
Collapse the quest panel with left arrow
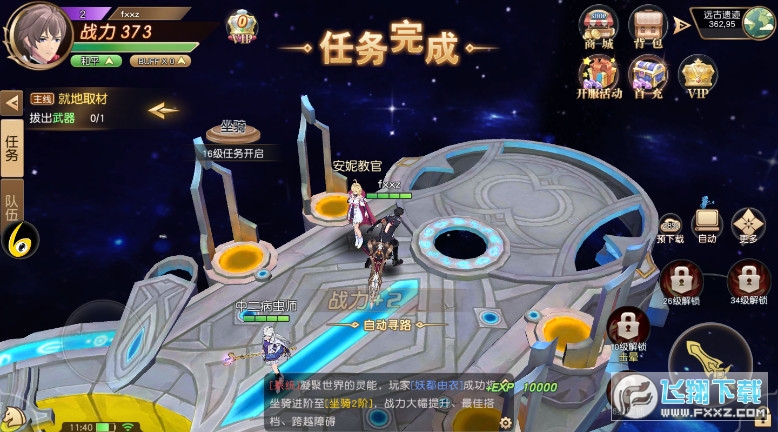[x=12, y=101]
